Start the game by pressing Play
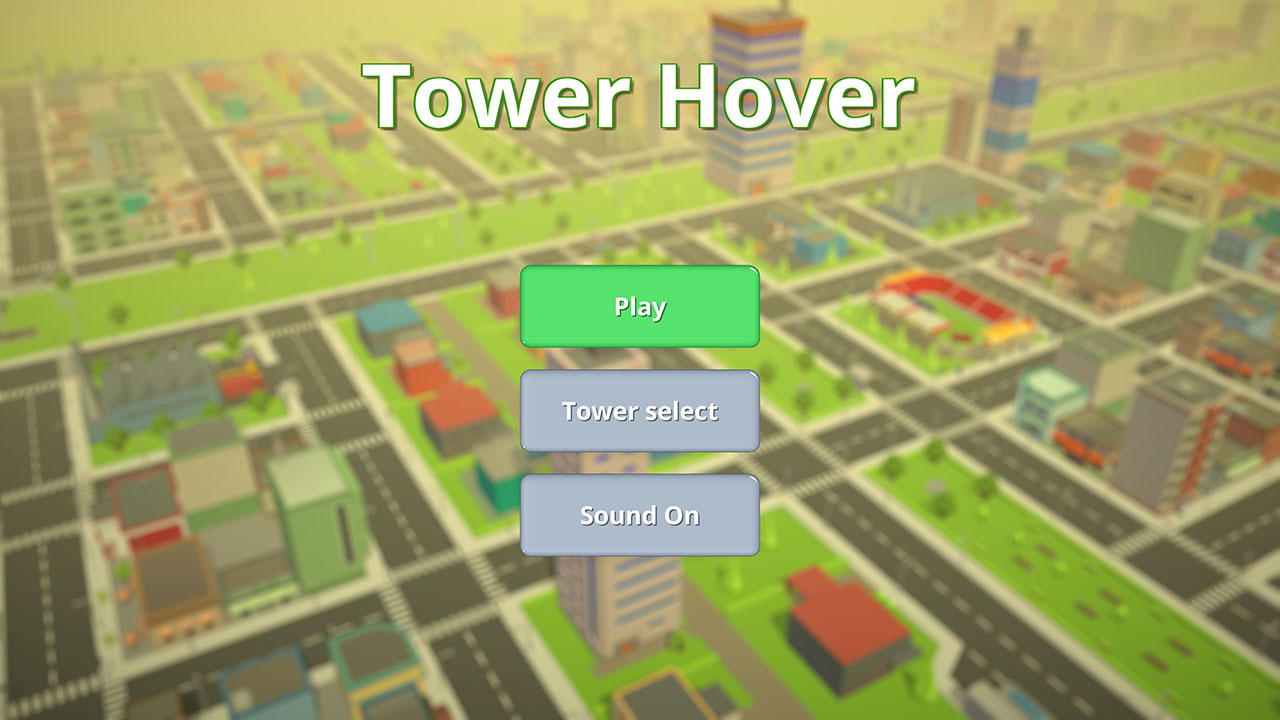Viewport: 1280px width, 720px height. [x=639, y=307]
